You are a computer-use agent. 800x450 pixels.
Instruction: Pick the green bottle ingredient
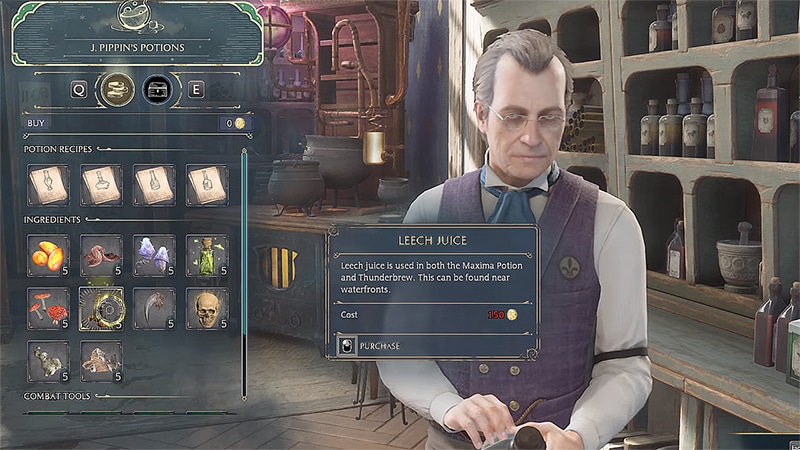click(206, 256)
